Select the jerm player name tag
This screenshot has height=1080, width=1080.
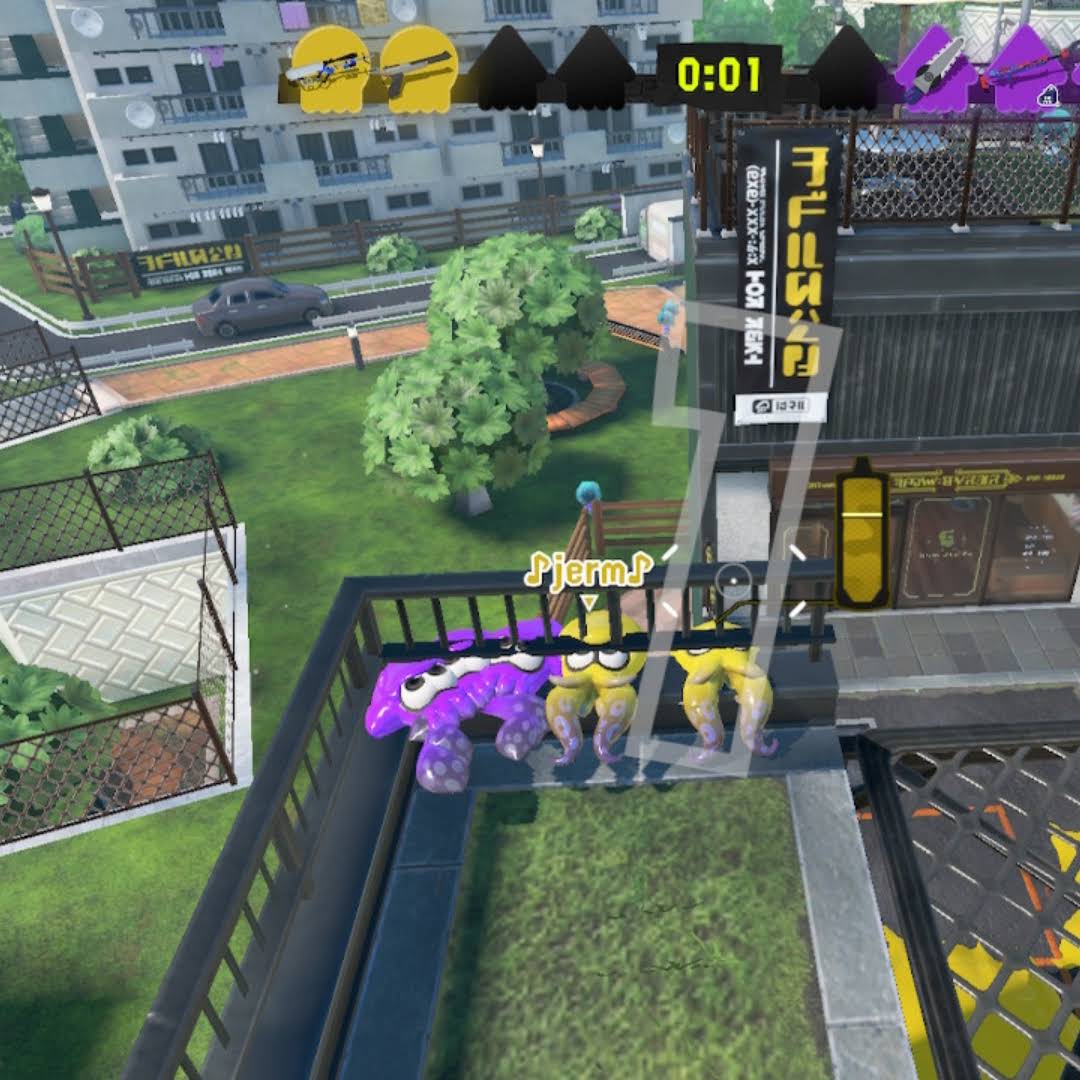(588, 572)
